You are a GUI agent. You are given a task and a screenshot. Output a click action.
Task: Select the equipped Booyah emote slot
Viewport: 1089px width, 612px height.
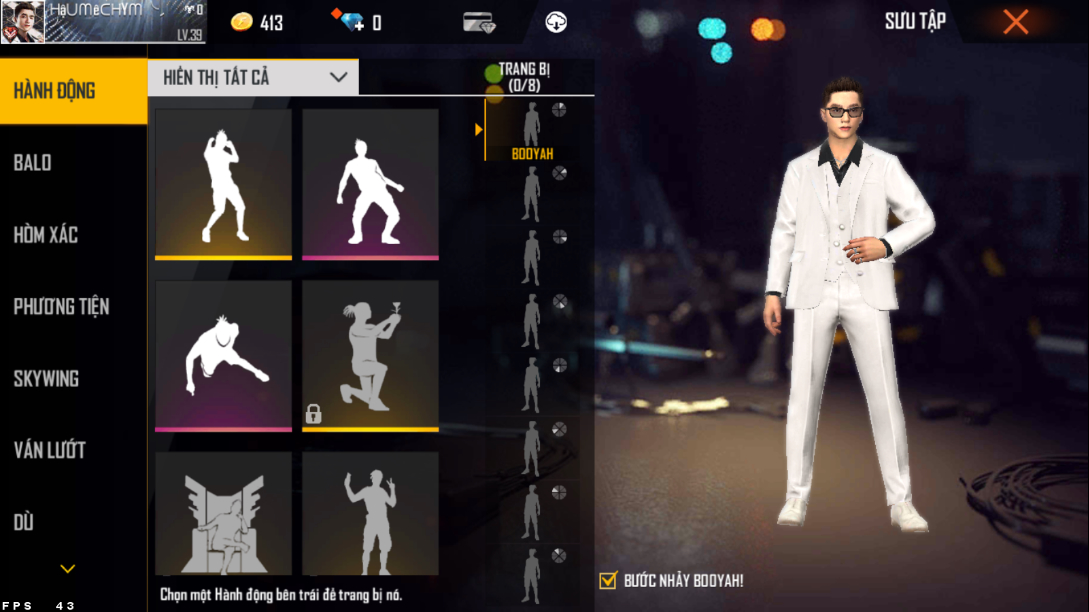tap(532, 128)
